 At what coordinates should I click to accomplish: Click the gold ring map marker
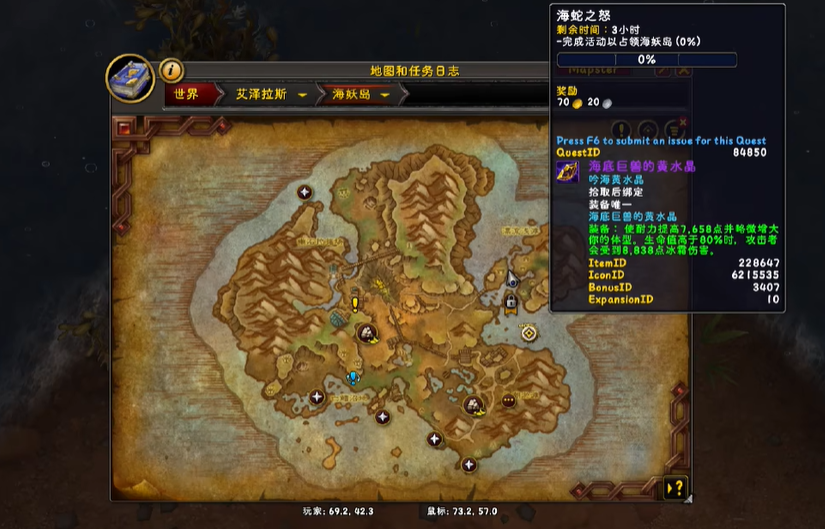[x=528, y=332]
